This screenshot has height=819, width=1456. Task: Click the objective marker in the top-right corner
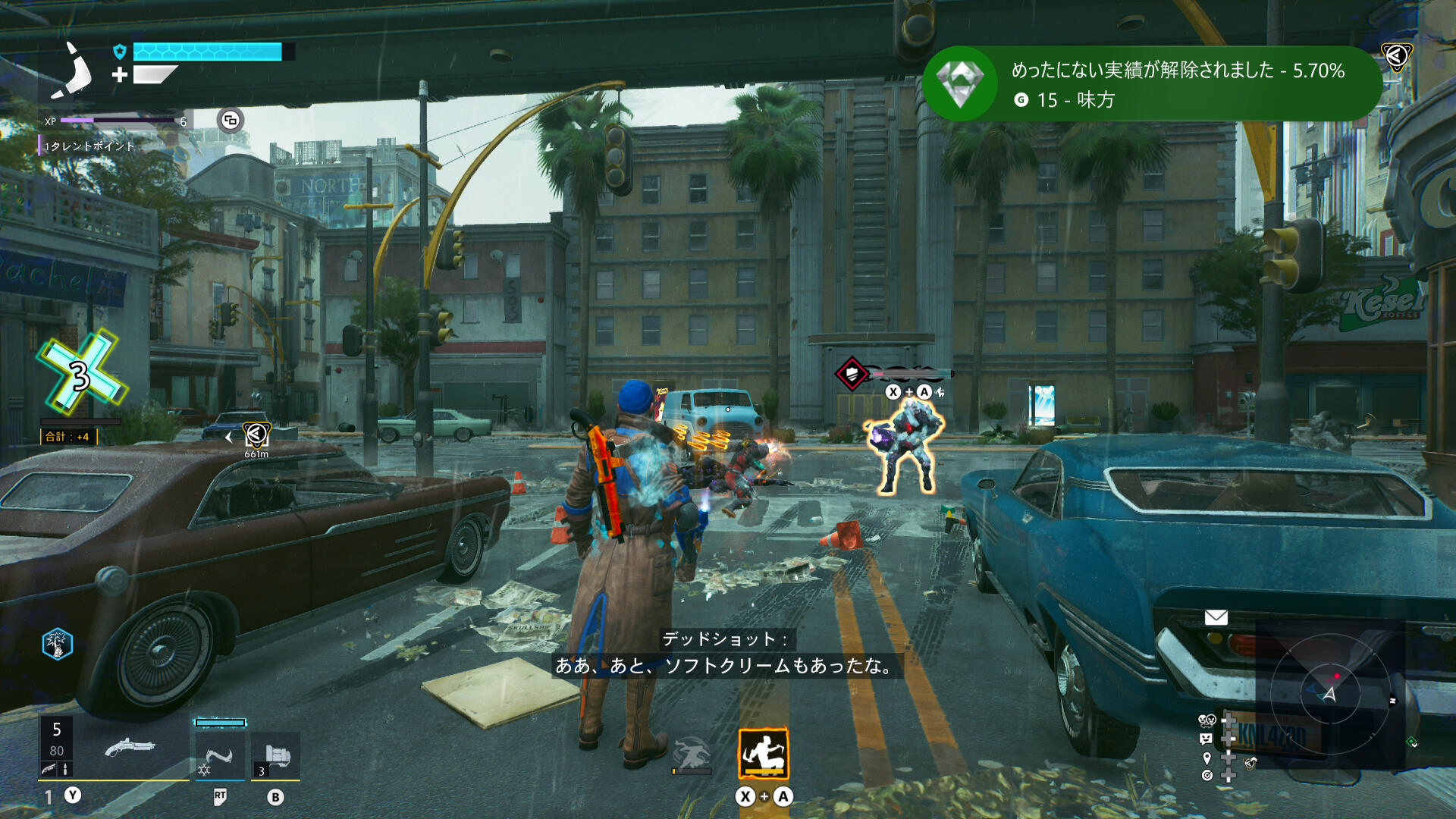(1396, 55)
